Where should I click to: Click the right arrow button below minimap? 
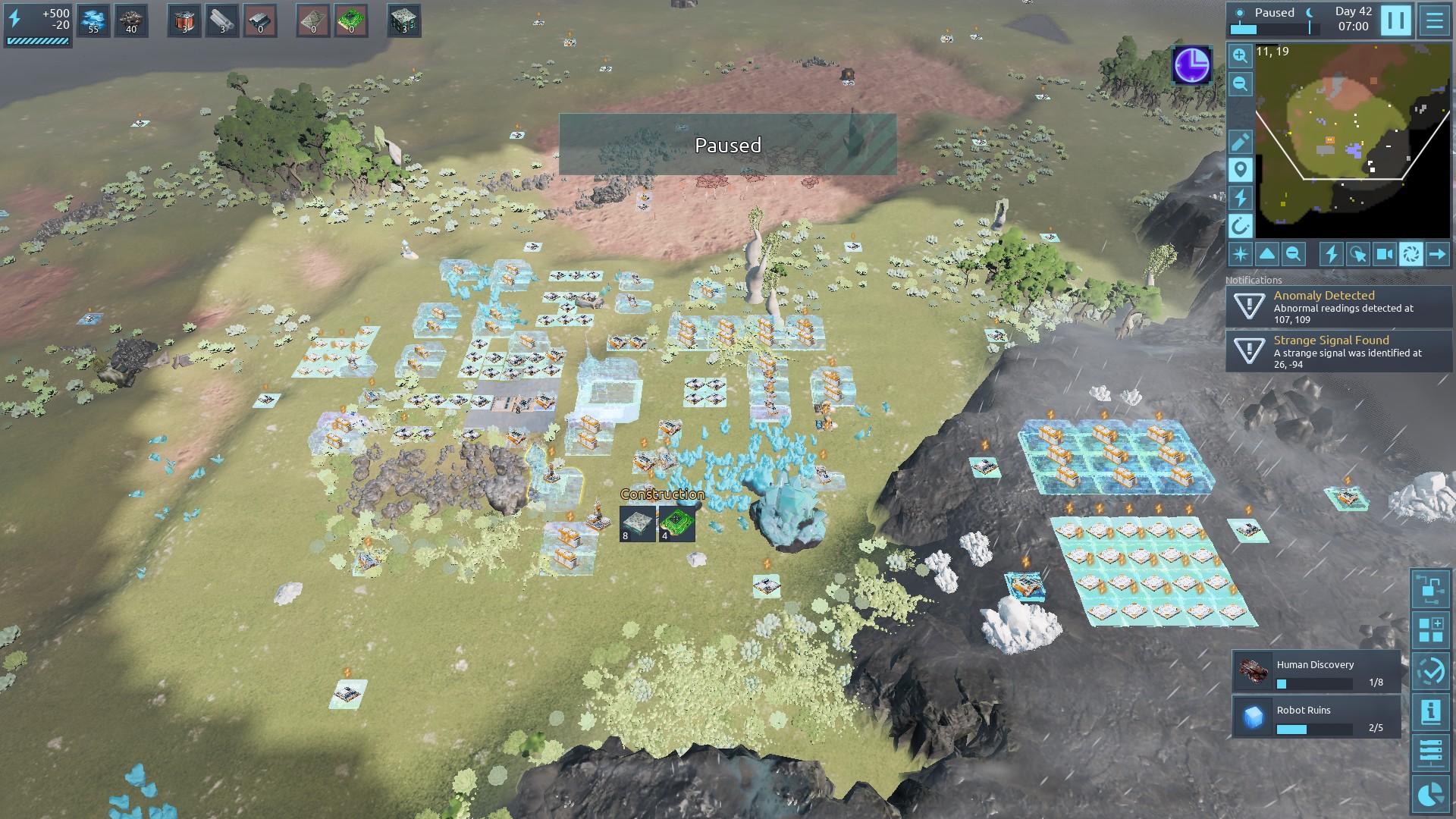[x=1437, y=255]
